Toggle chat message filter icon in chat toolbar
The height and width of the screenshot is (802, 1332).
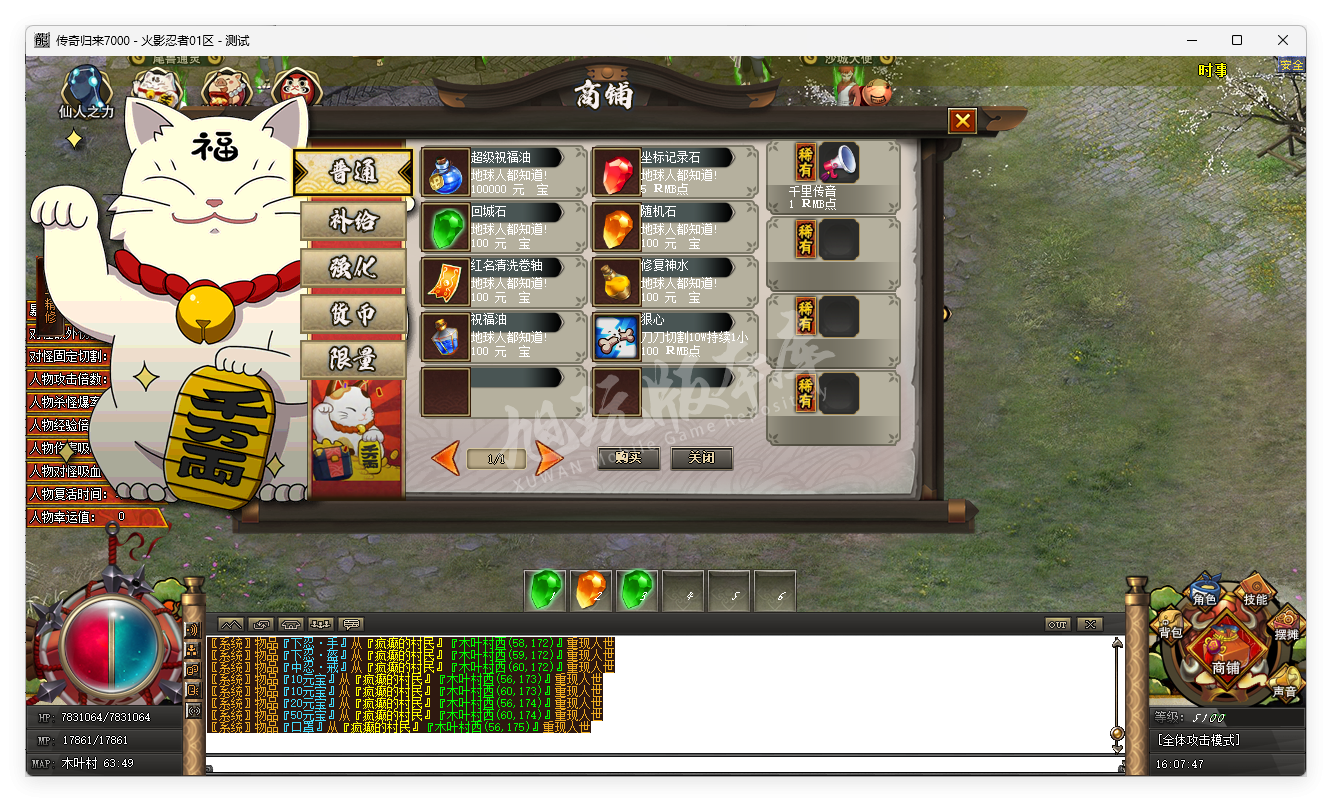(320, 623)
